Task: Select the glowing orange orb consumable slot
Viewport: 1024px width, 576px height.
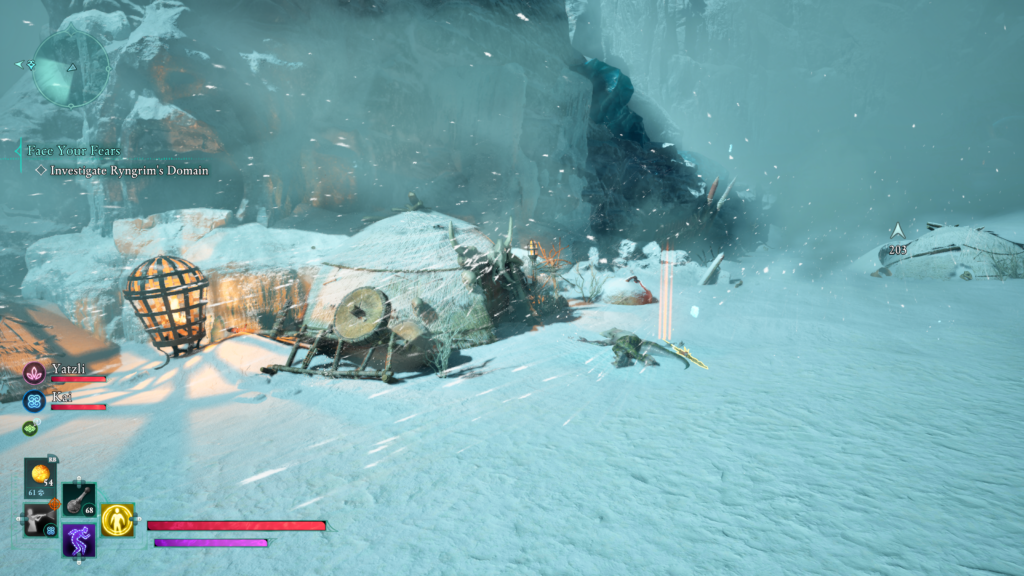Action: pos(41,476)
